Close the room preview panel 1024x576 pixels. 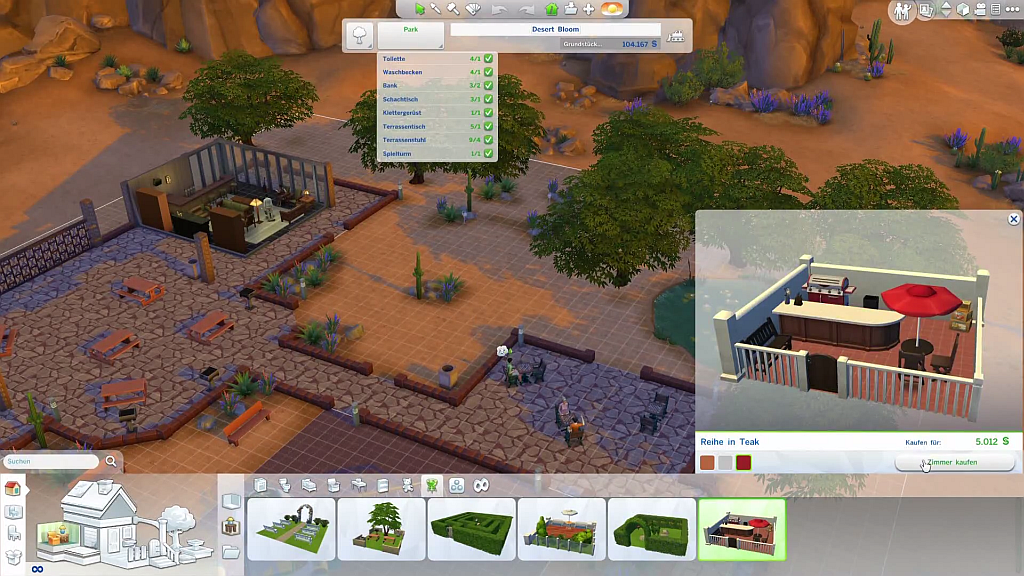click(1013, 219)
